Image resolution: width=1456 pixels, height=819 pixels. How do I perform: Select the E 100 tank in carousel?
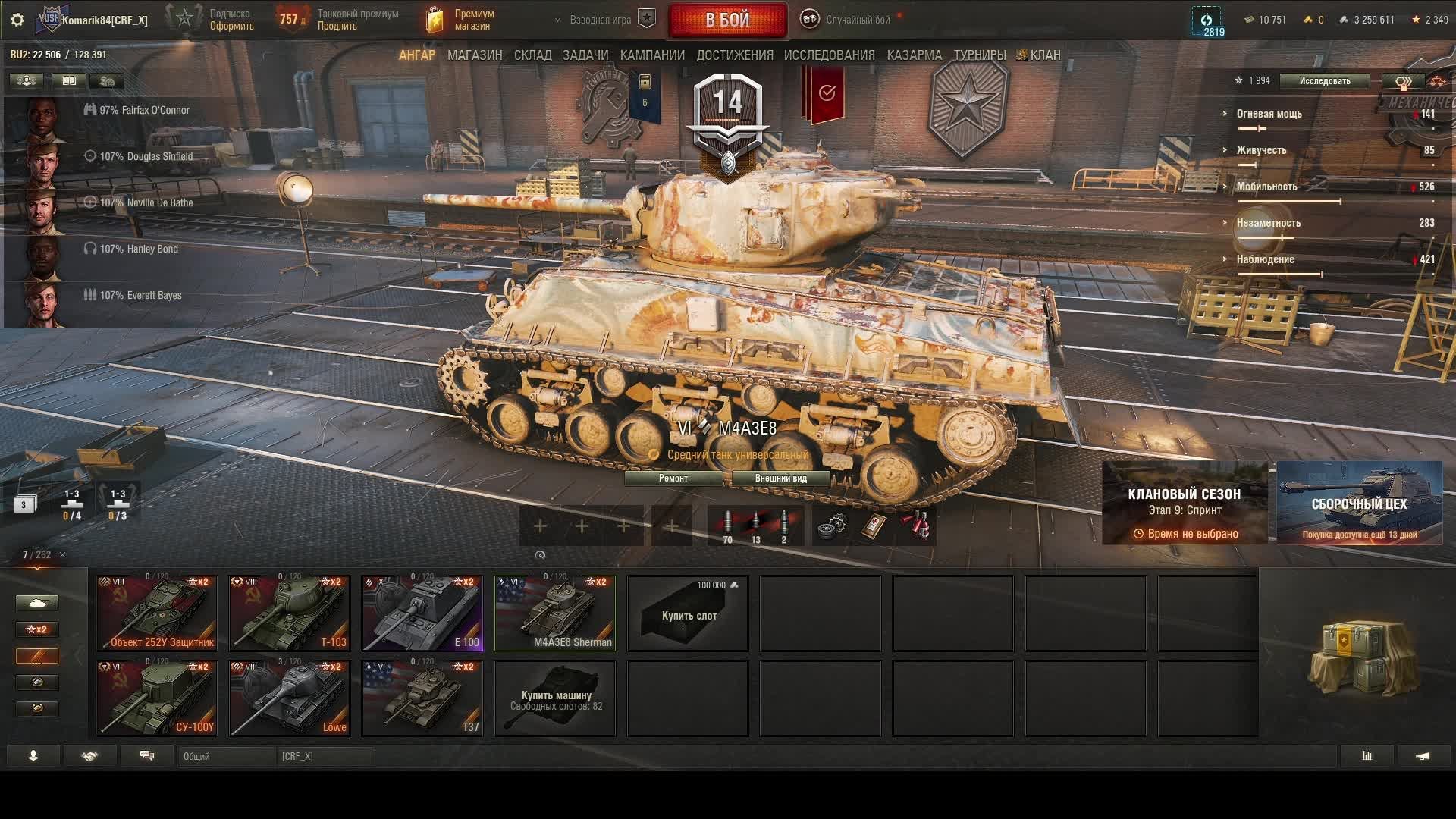[422, 613]
